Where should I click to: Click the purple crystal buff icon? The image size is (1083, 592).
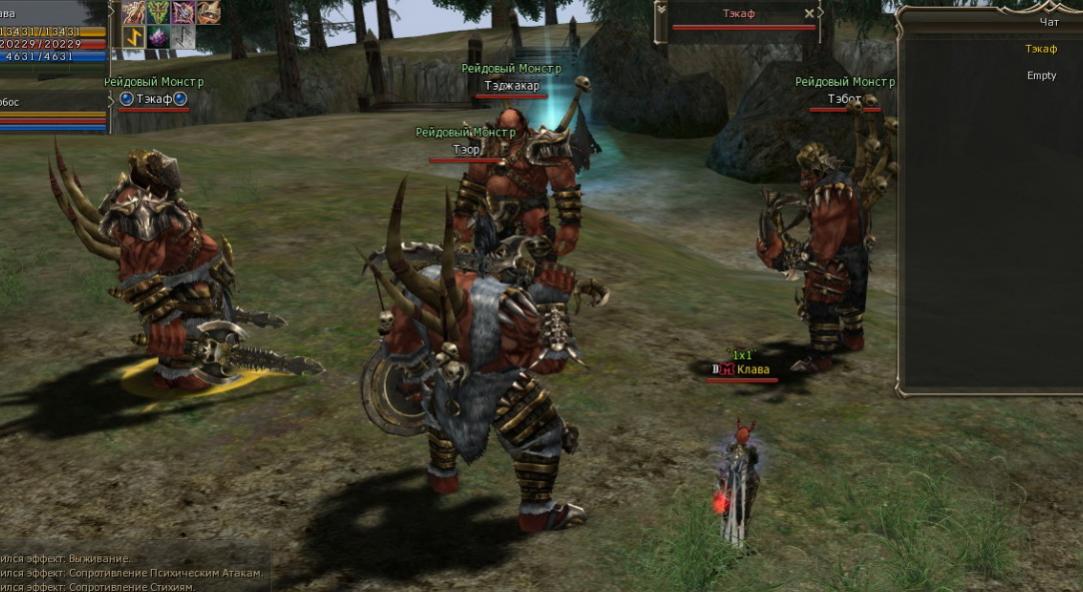pos(159,37)
